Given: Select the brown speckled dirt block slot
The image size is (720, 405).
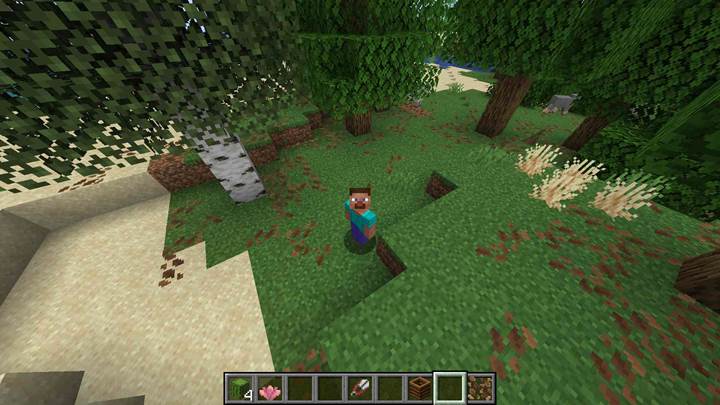Looking at the screenshot, I should (479, 388).
